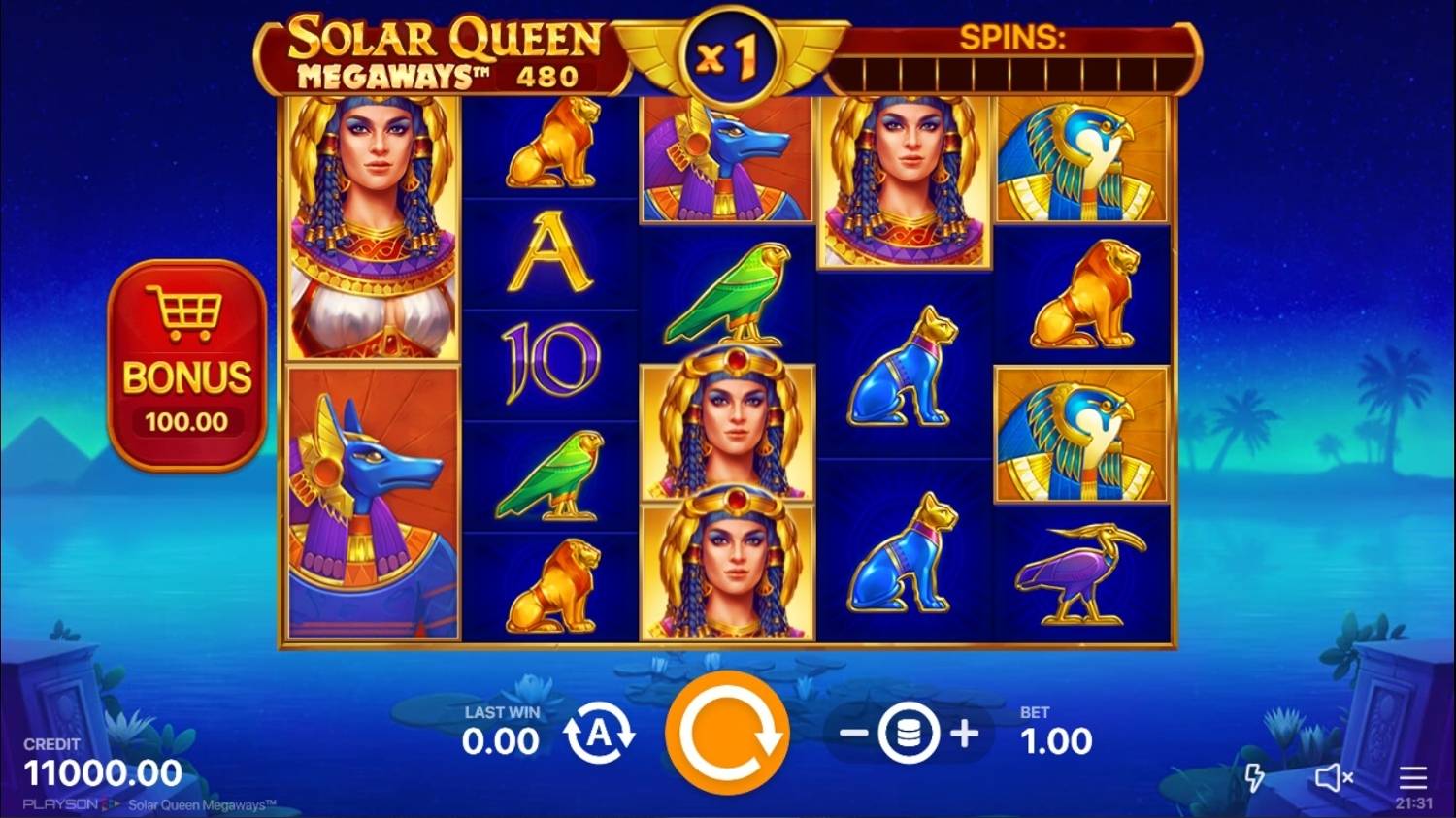Decrease bet with the minus button

tap(852, 735)
